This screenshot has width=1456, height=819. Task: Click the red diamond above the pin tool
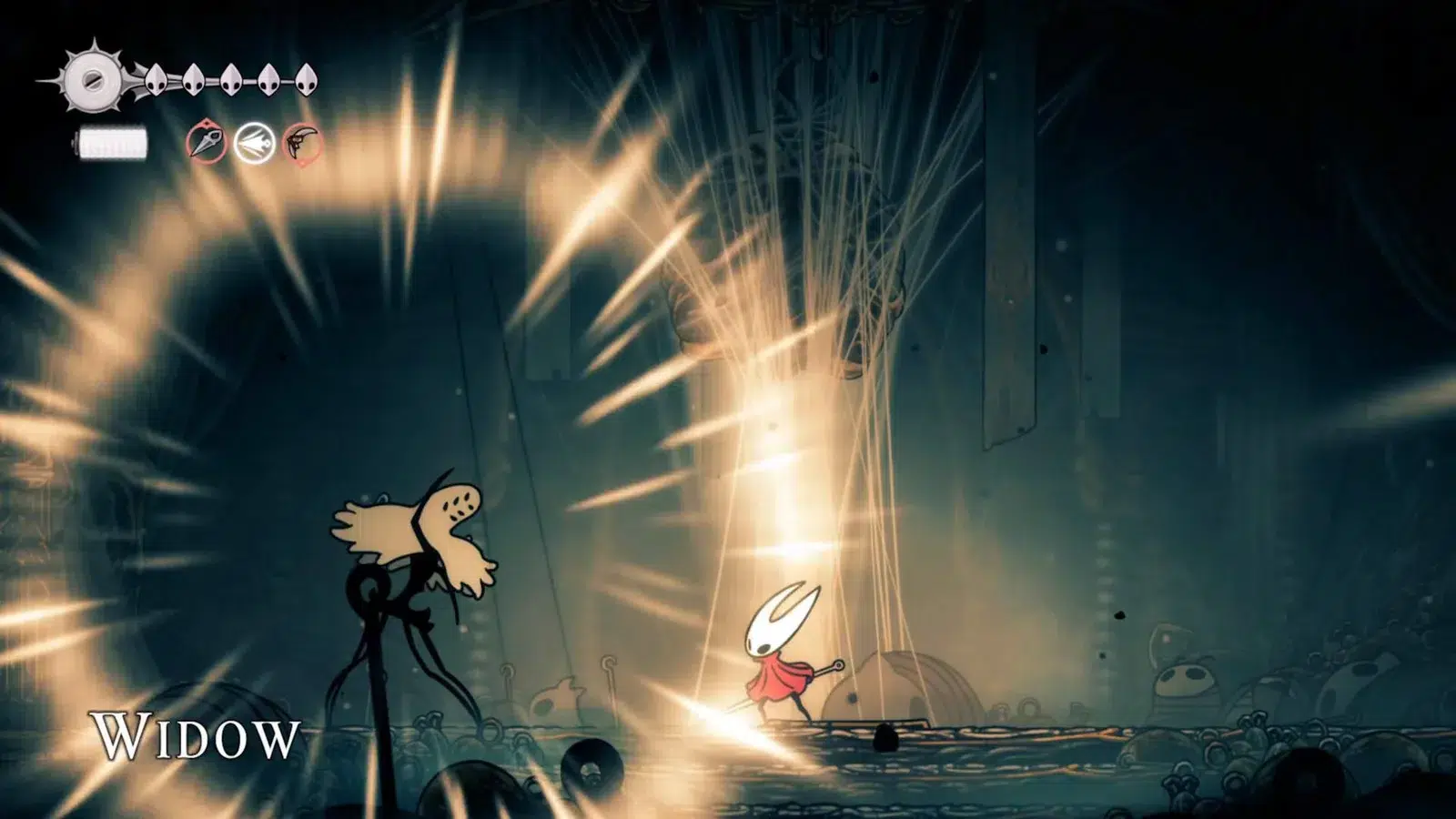[x=207, y=123]
